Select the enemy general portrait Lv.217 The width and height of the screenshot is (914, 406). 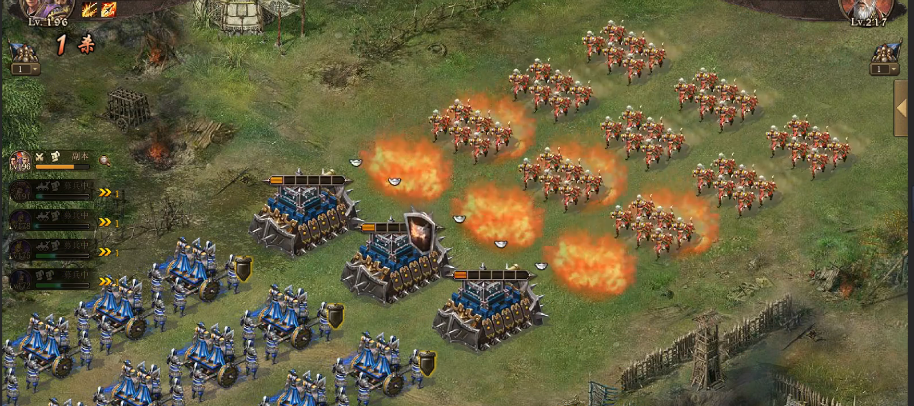866,10
